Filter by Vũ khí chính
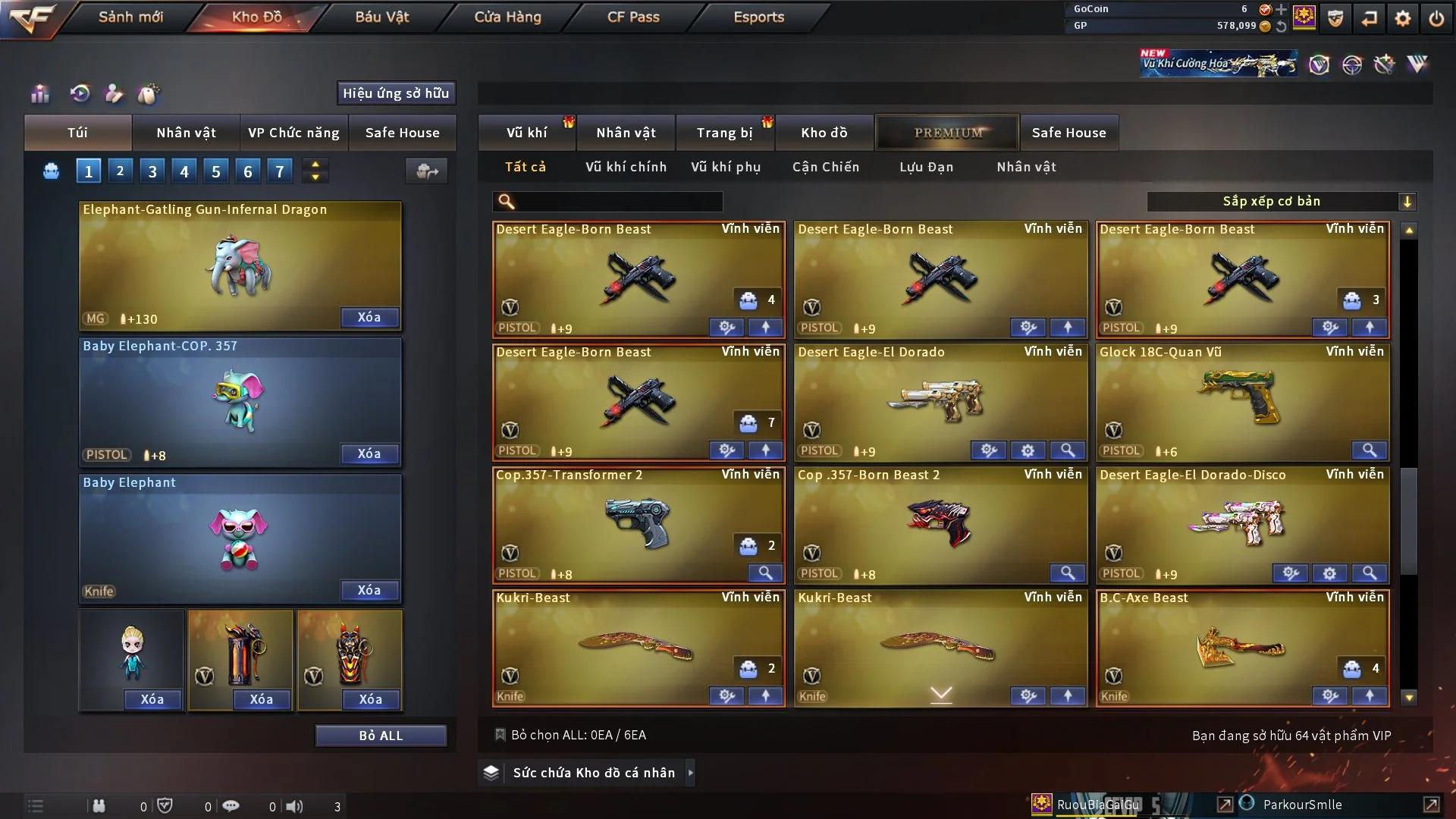 [626, 167]
